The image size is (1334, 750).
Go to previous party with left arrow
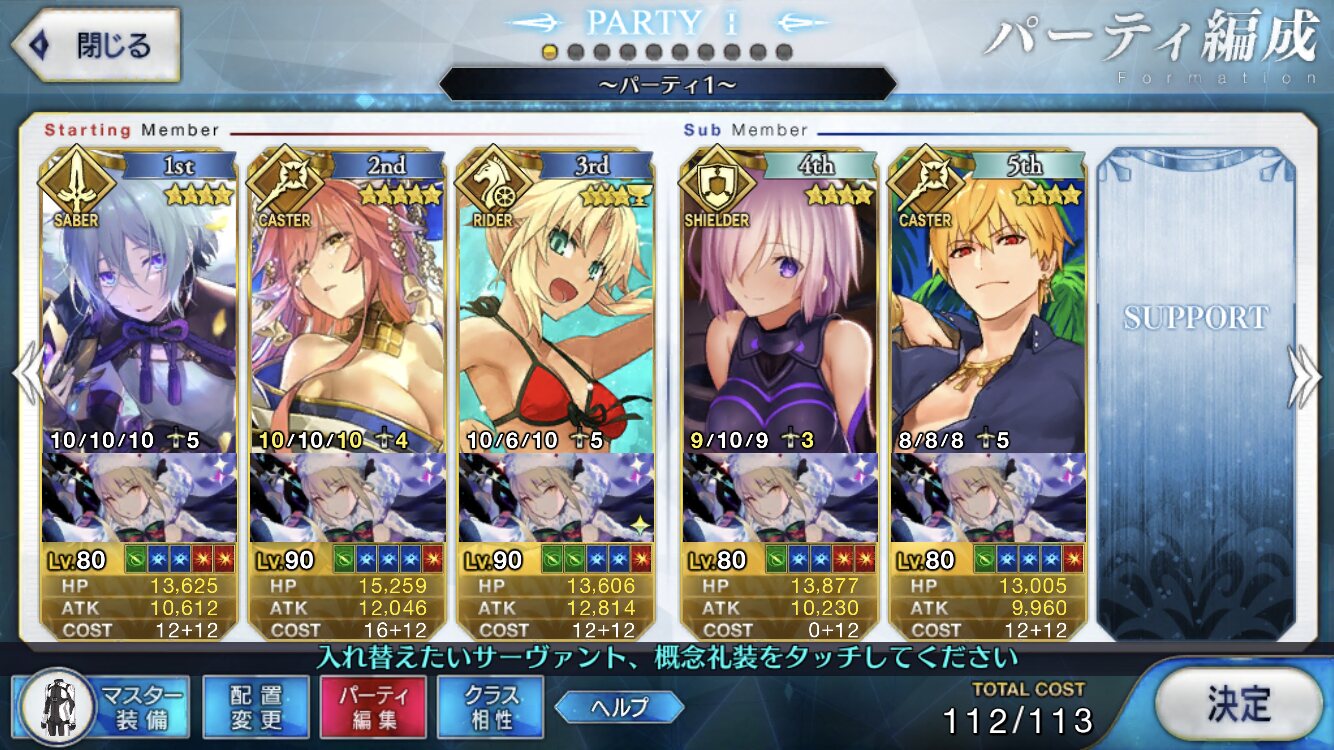[26, 376]
